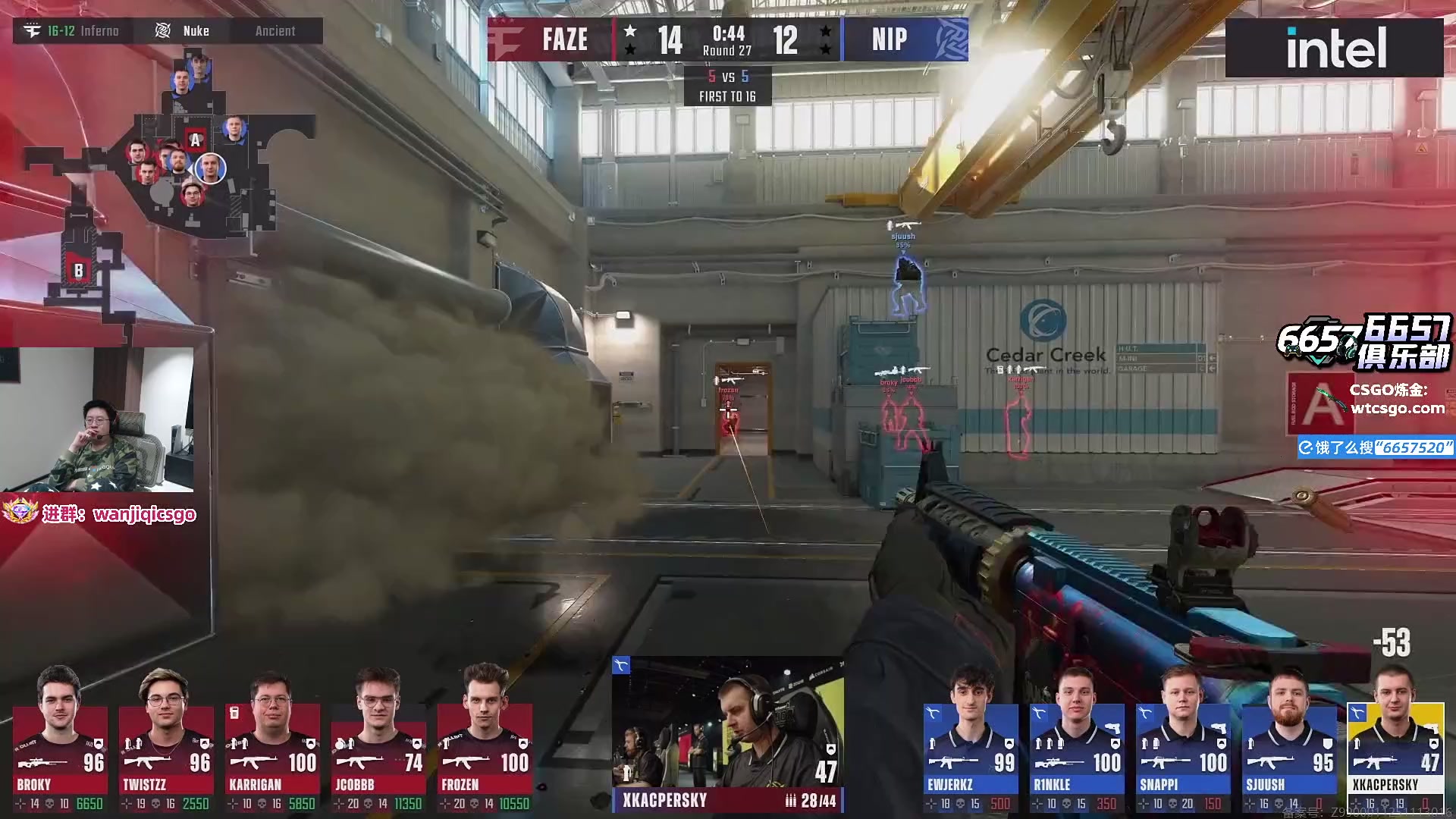Click the FAZE team banner
The height and width of the screenshot is (819, 1456).
tap(550, 39)
